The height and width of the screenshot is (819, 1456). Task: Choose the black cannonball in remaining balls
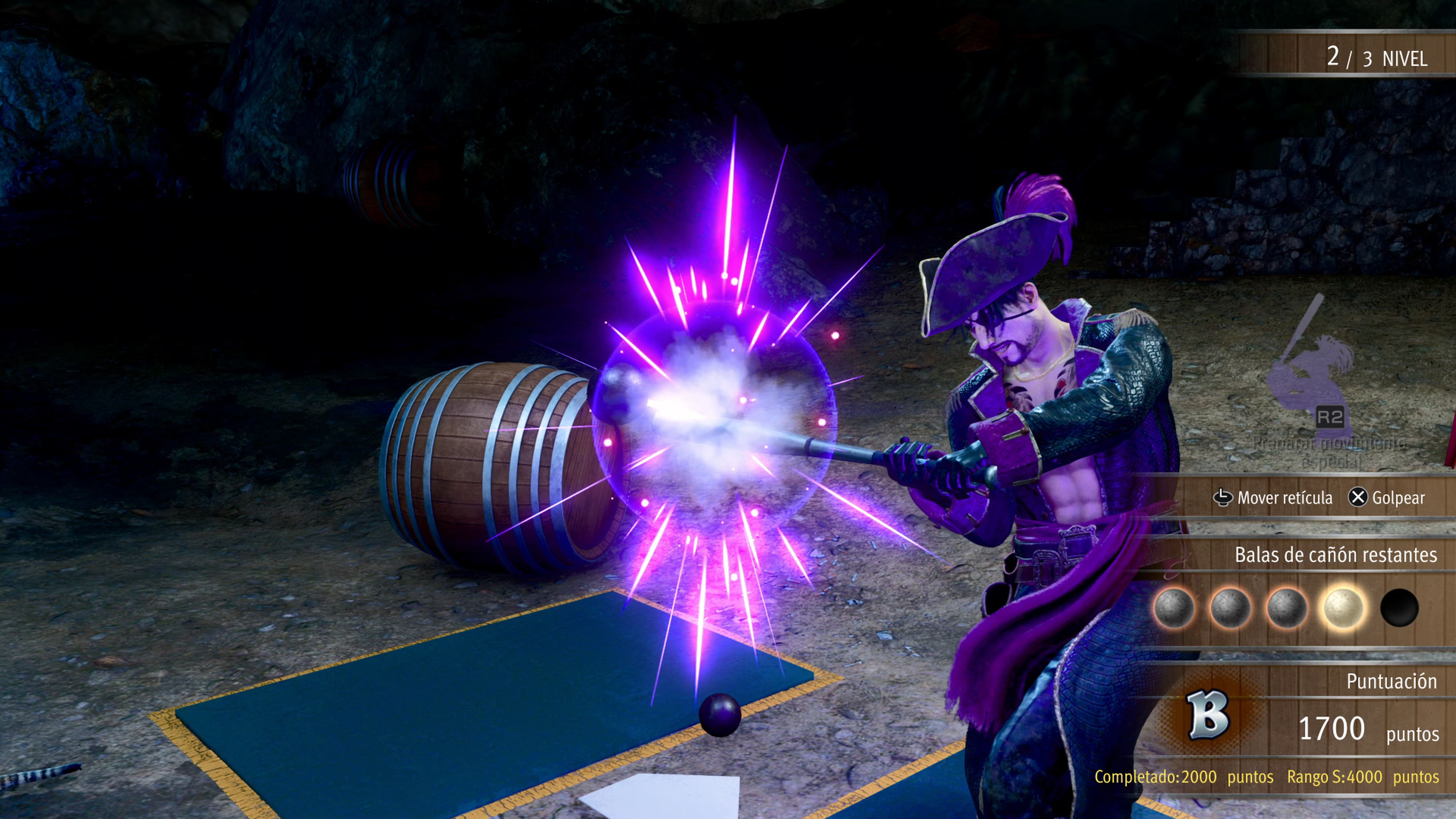point(1399,607)
